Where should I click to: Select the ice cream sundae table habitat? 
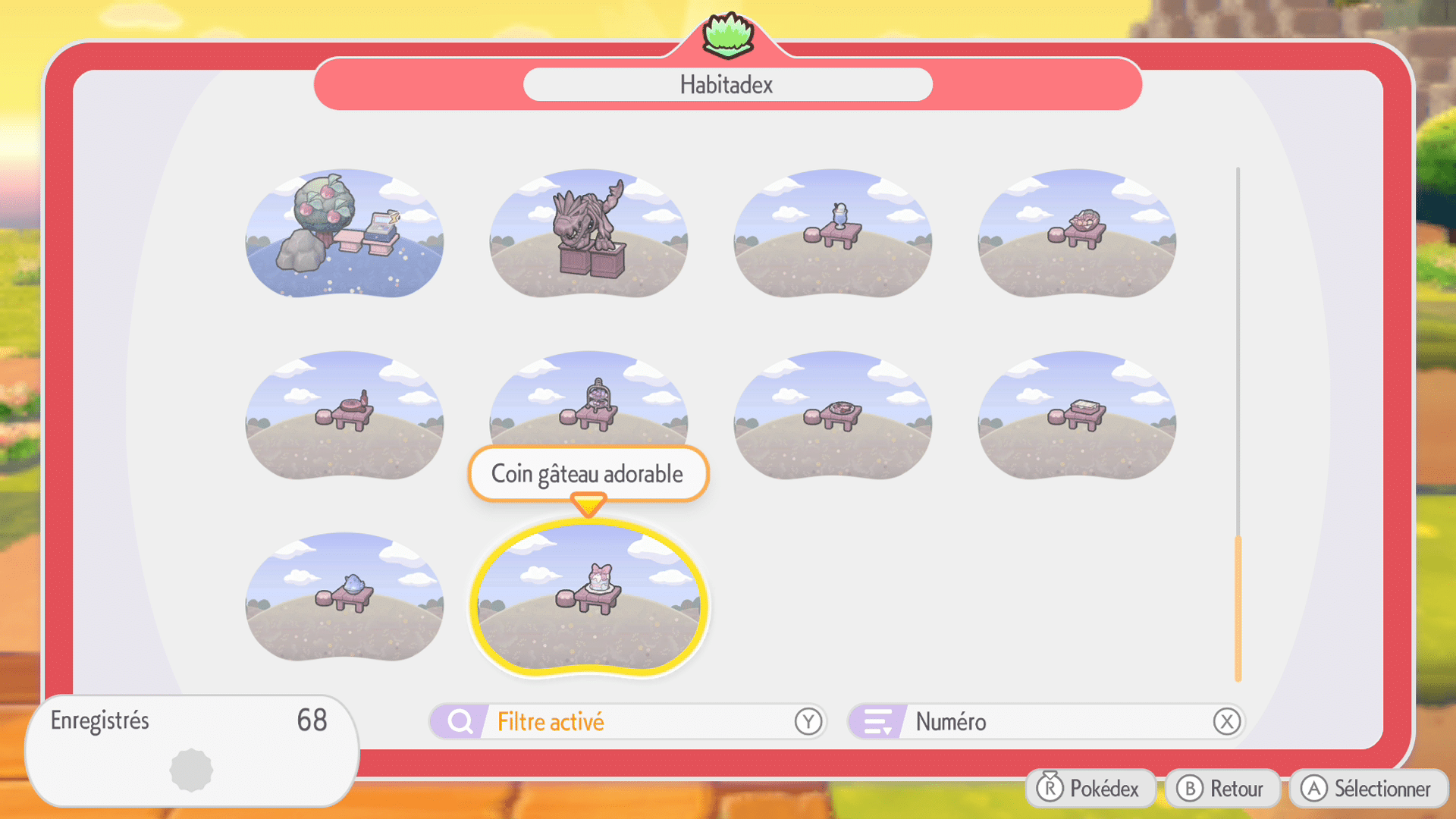832,235
